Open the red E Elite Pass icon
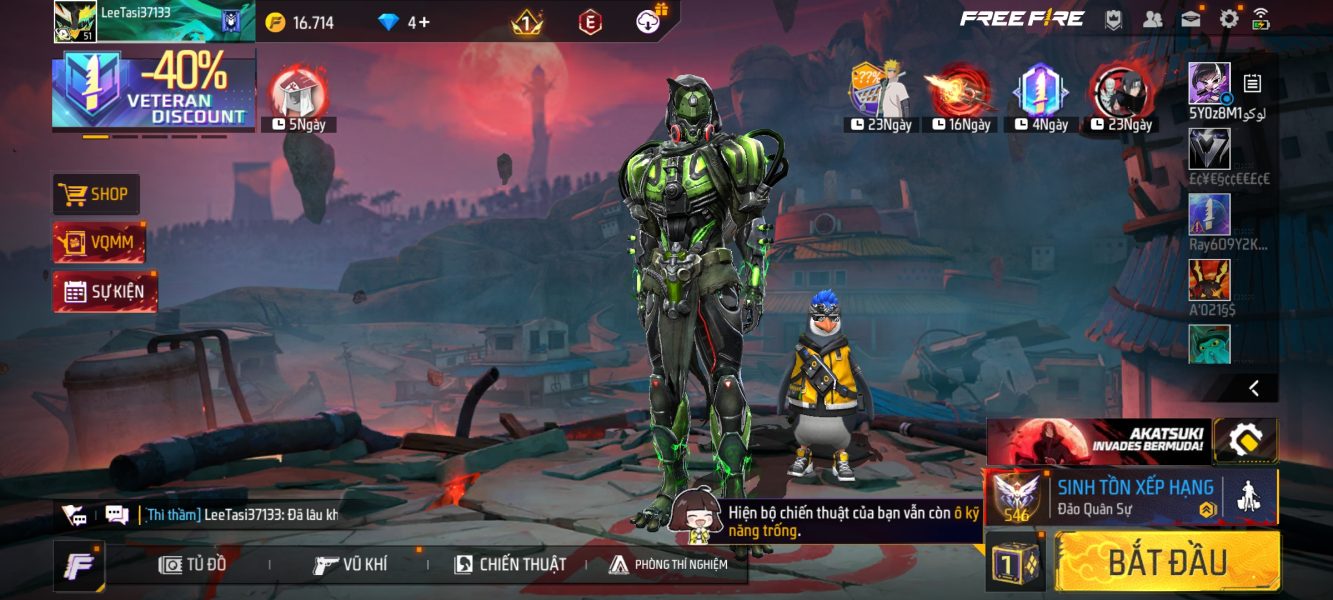 click(591, 21)
